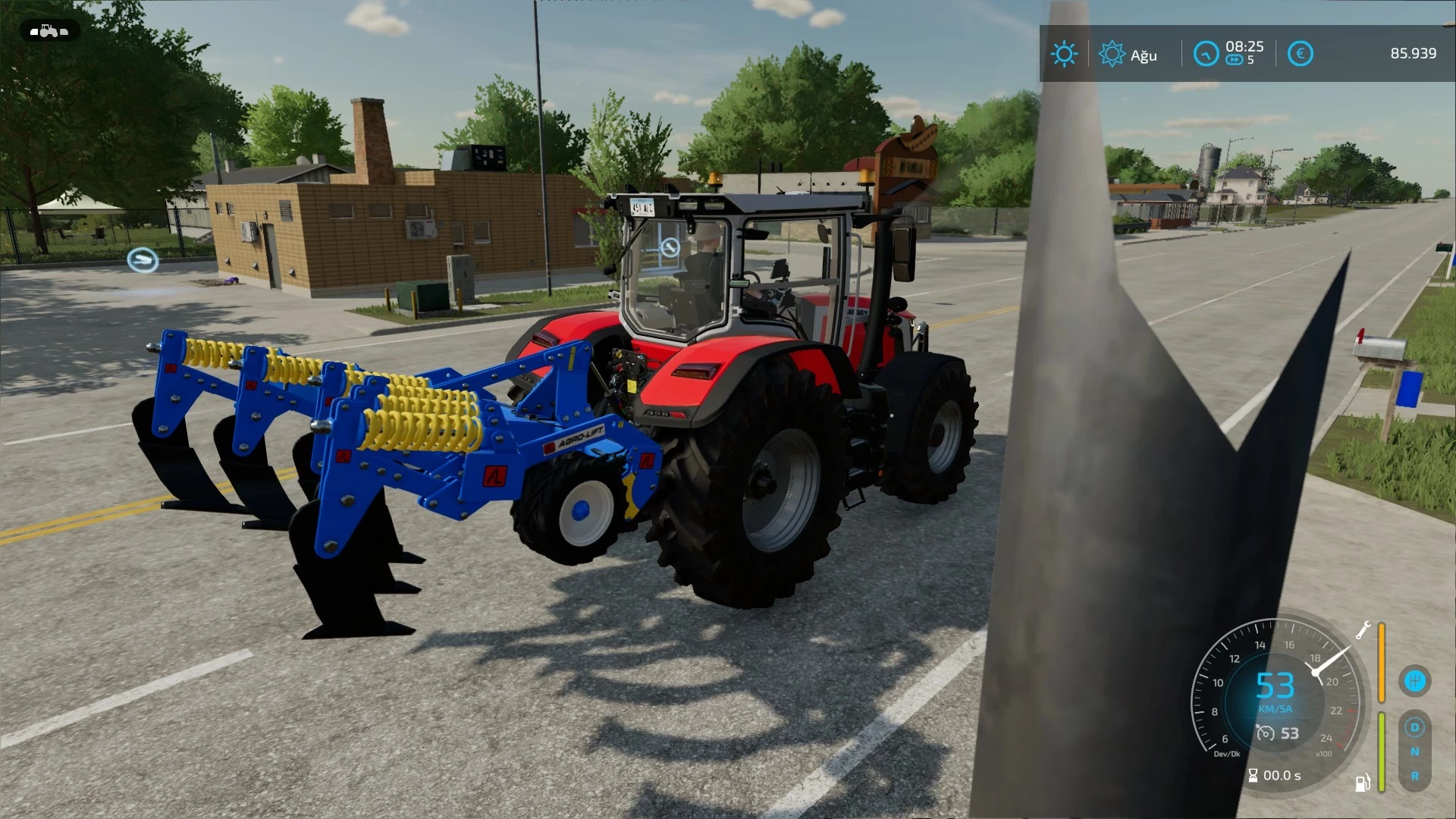Click the vehicle tab icon in the top-left corner
The height and width of the screenshot is (819, 1456).
click(49, 31)
